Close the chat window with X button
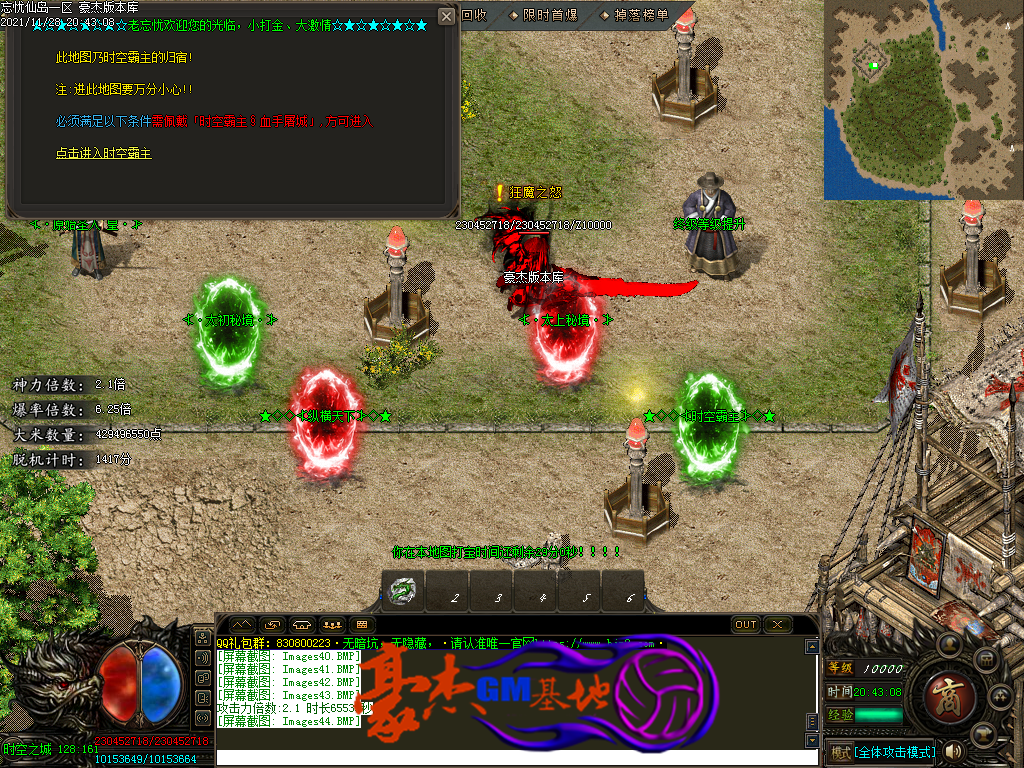1024x768 pixels. (777, 625)
